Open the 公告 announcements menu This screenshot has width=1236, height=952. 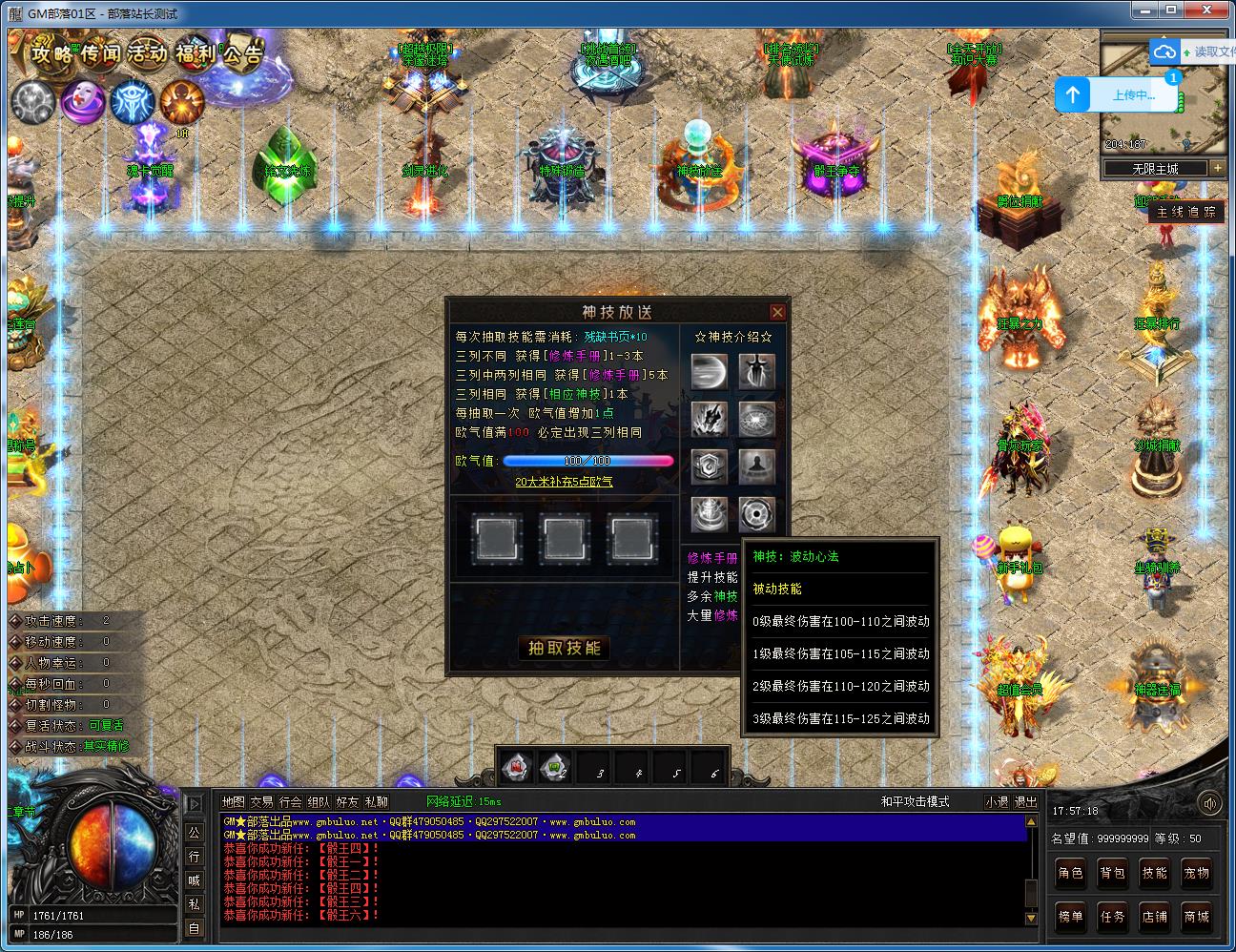[240, 53]
